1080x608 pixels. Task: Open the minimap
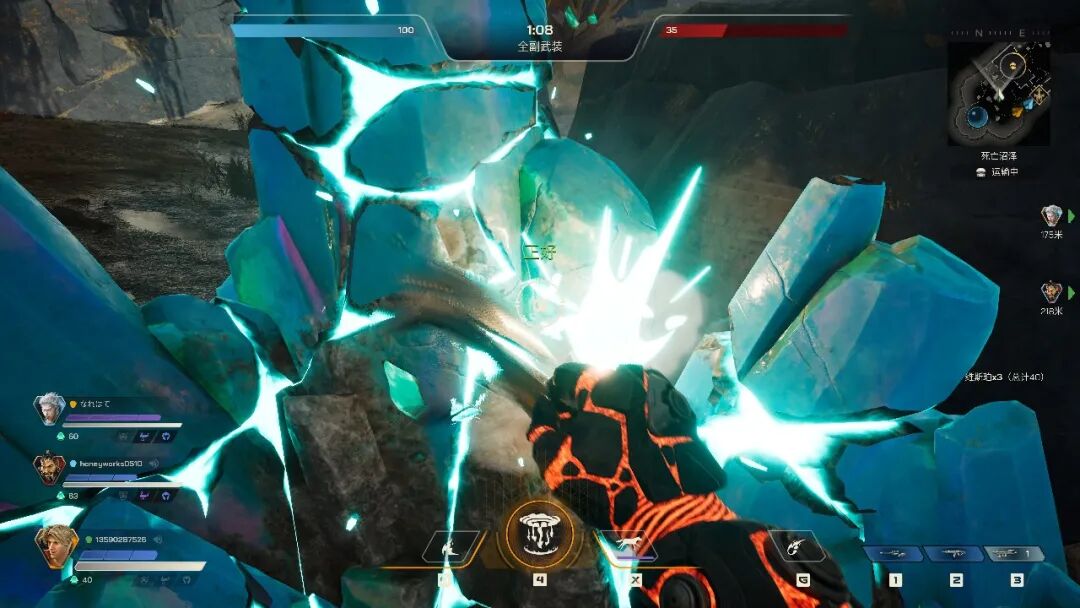(x=998, y=94)
